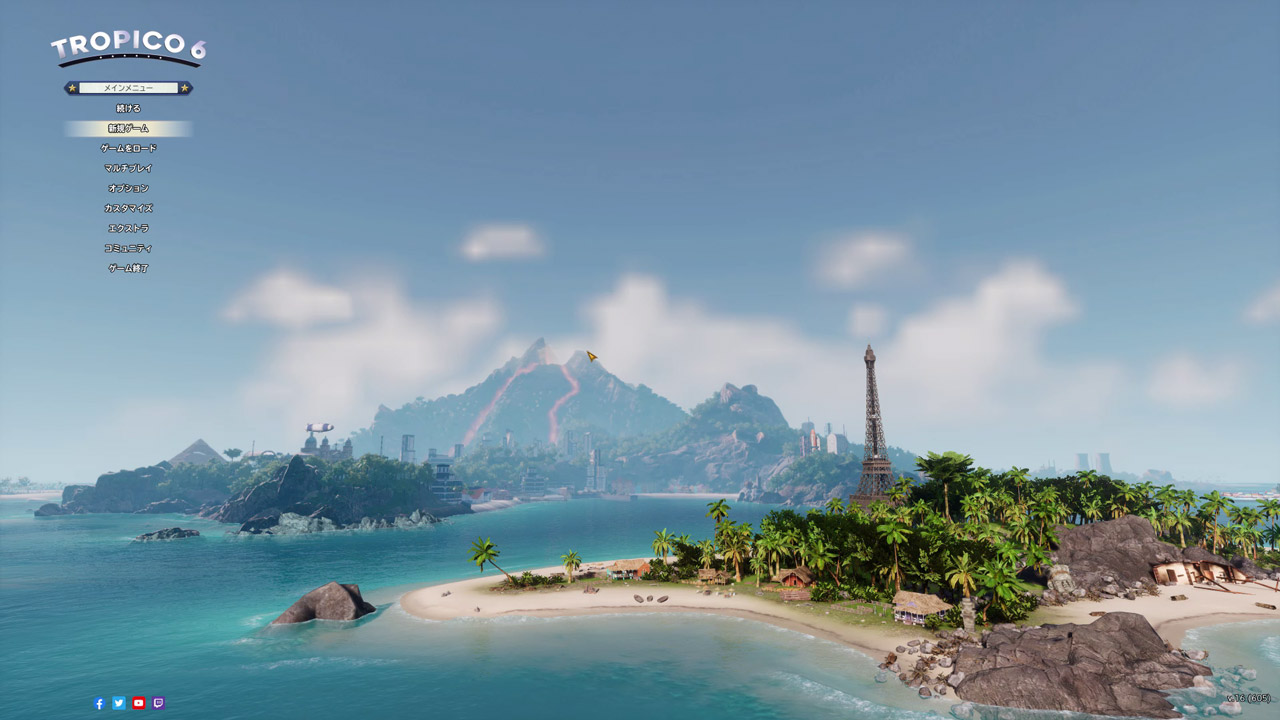This screenshot has height=720, width=1280.
Task: Open the オプション settings menu
Action: [x=128, y=187]
